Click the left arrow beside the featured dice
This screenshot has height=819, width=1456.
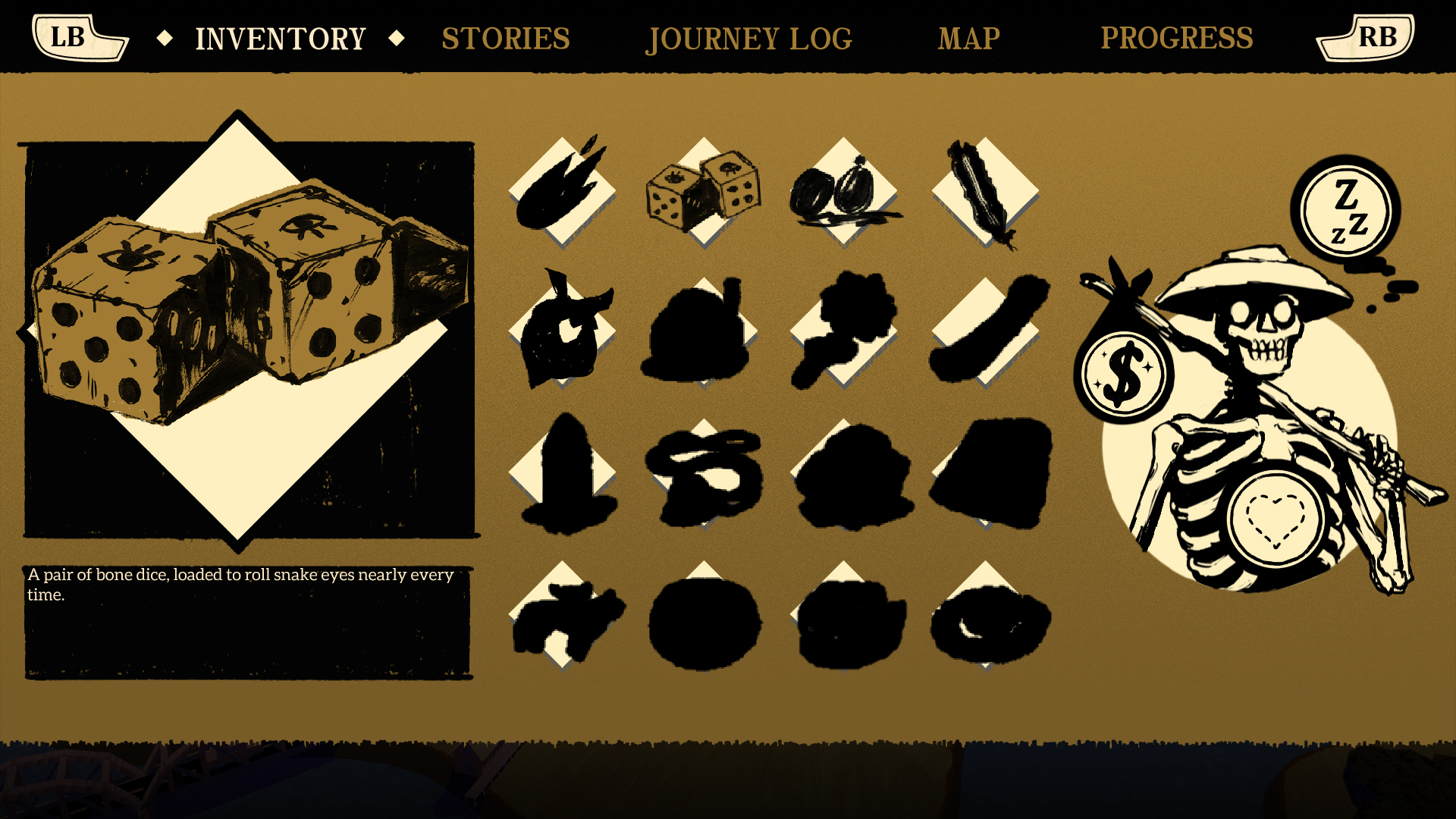(x=30, y=330)
